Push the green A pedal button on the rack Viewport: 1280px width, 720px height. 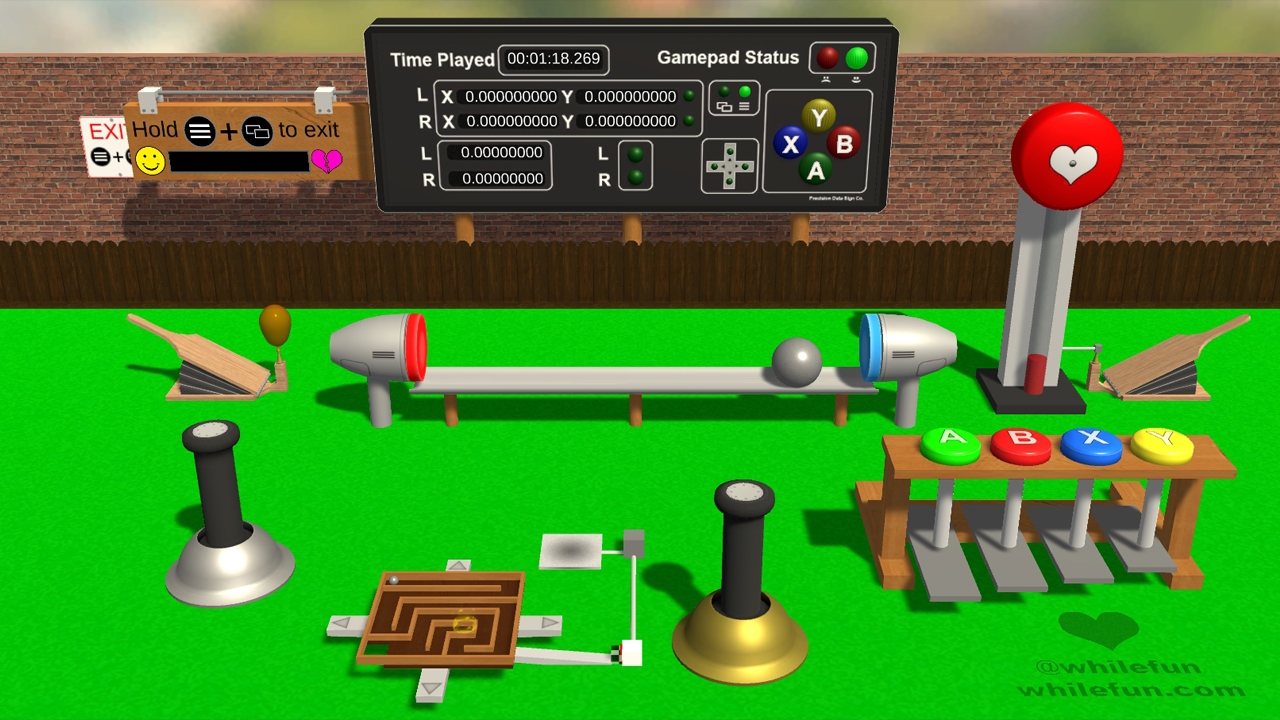[x=951, y=442]
